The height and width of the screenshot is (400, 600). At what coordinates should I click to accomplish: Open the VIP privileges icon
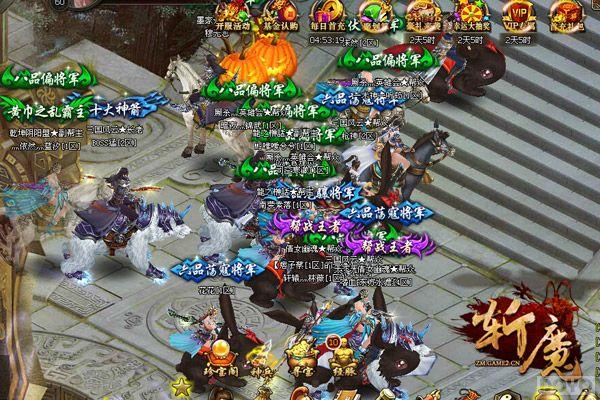tap(519, 16)
